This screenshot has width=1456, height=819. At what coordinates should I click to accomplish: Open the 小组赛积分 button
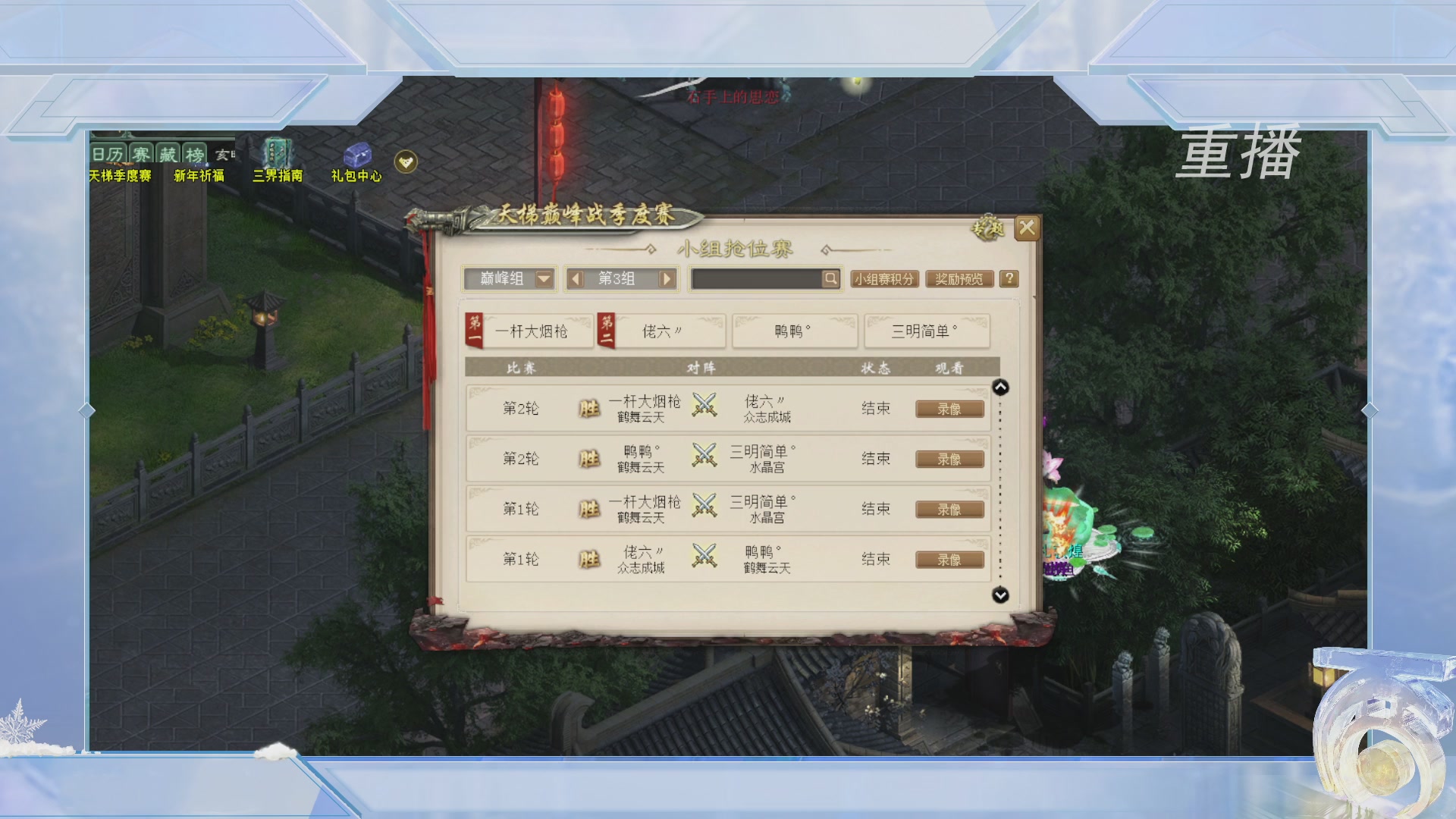click(884, 279)
